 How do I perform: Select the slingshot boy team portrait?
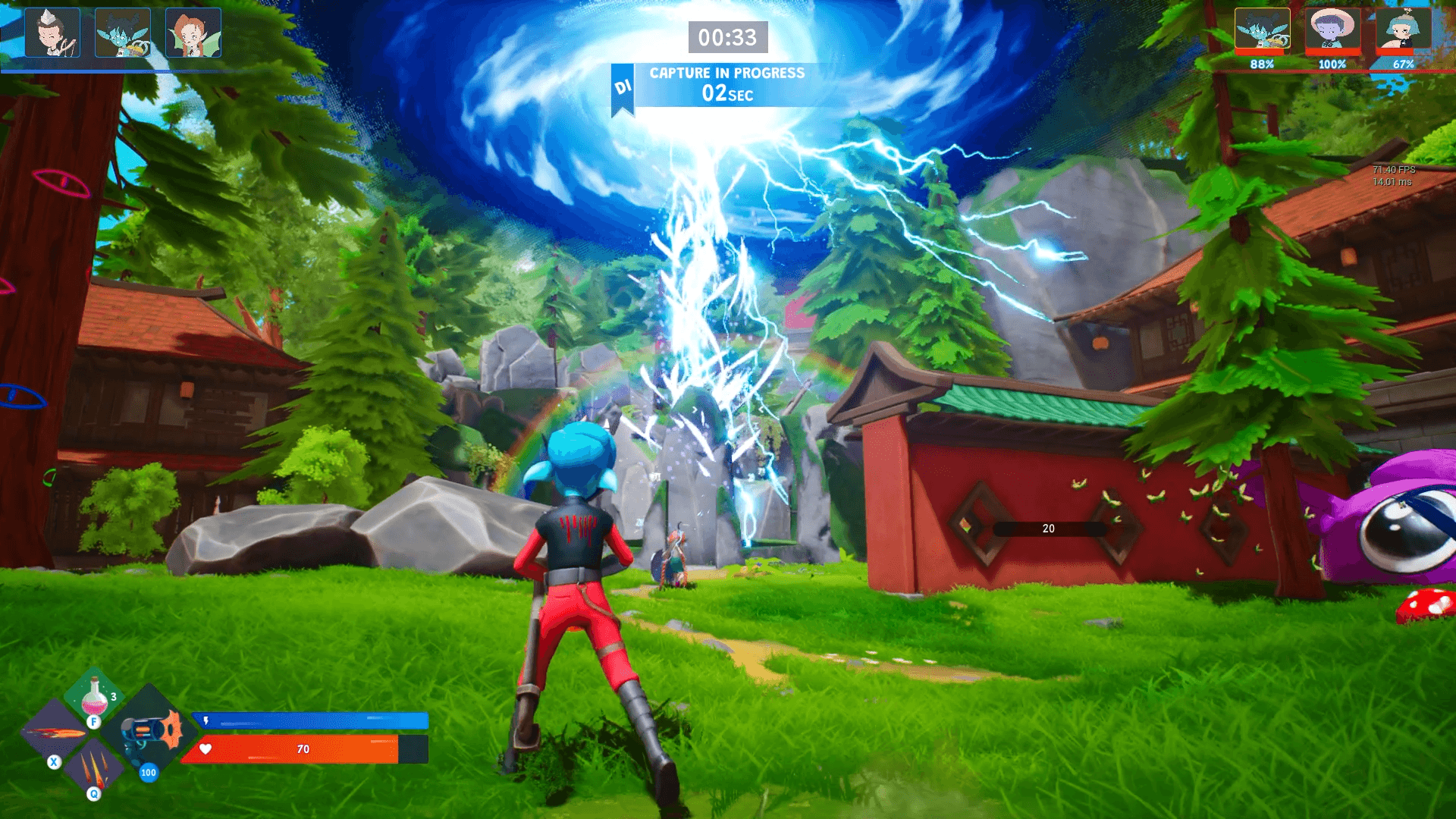click(52, 33)
